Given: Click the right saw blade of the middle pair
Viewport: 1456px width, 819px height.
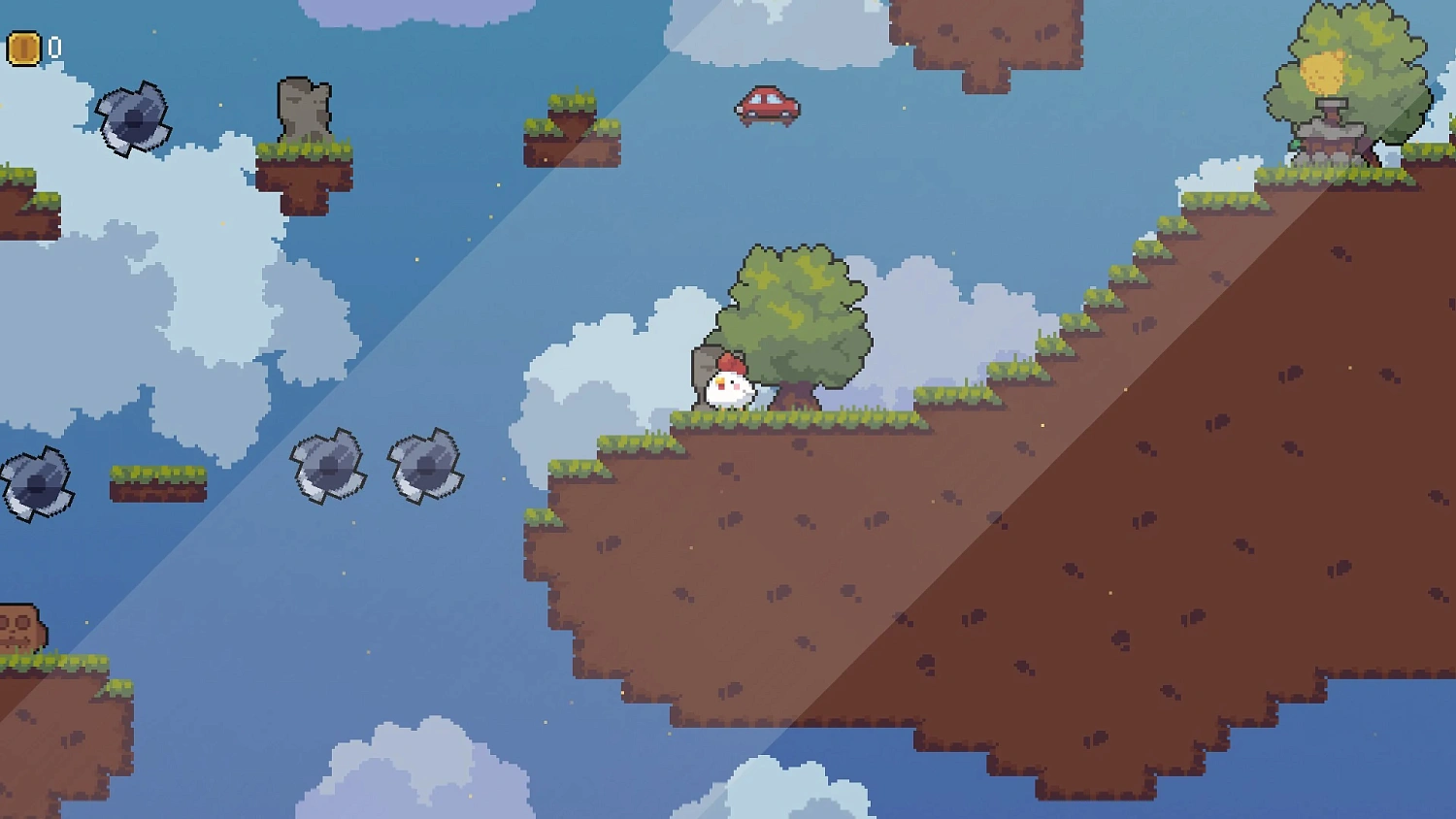Looking at the screenshot, I should click(424, 467).
